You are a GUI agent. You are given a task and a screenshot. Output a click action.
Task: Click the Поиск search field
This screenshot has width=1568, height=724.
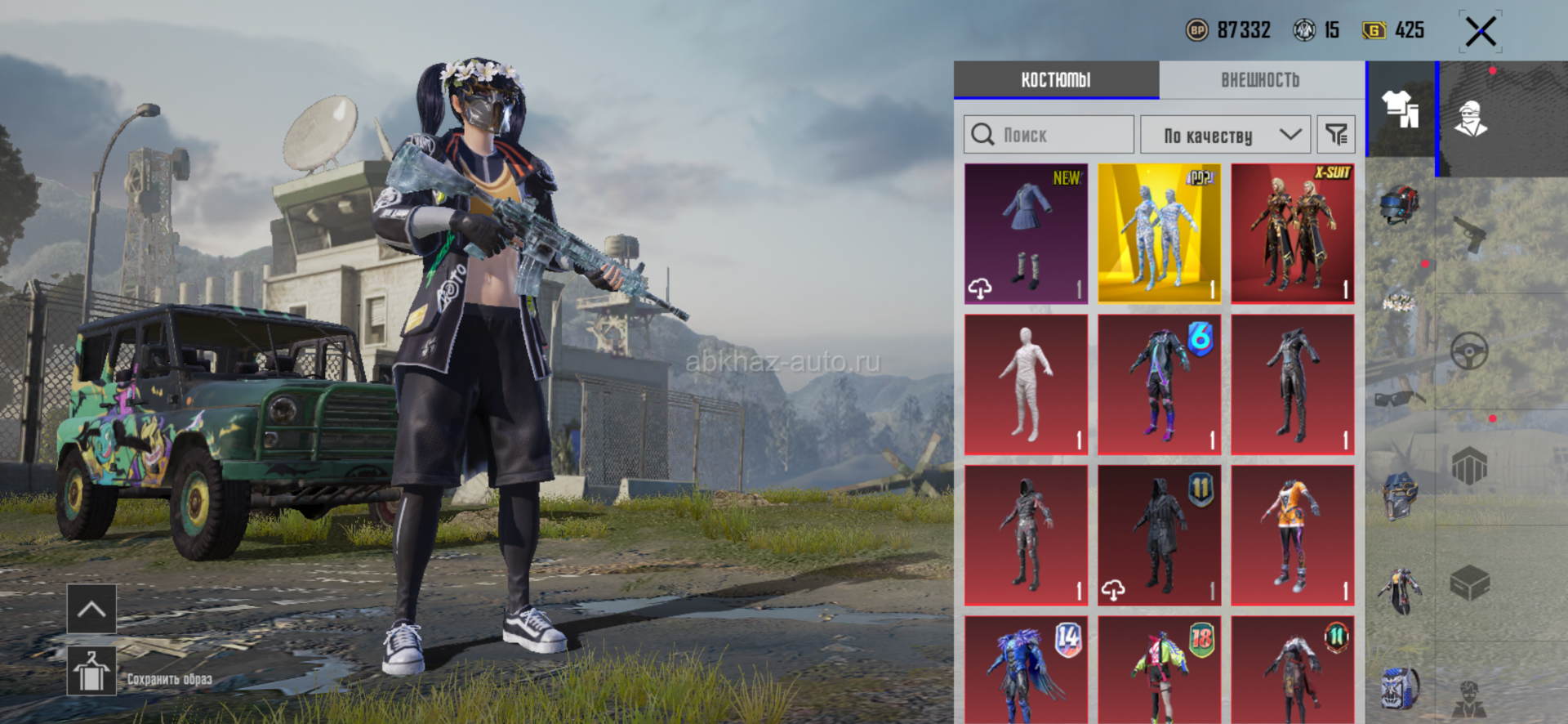1049,135
